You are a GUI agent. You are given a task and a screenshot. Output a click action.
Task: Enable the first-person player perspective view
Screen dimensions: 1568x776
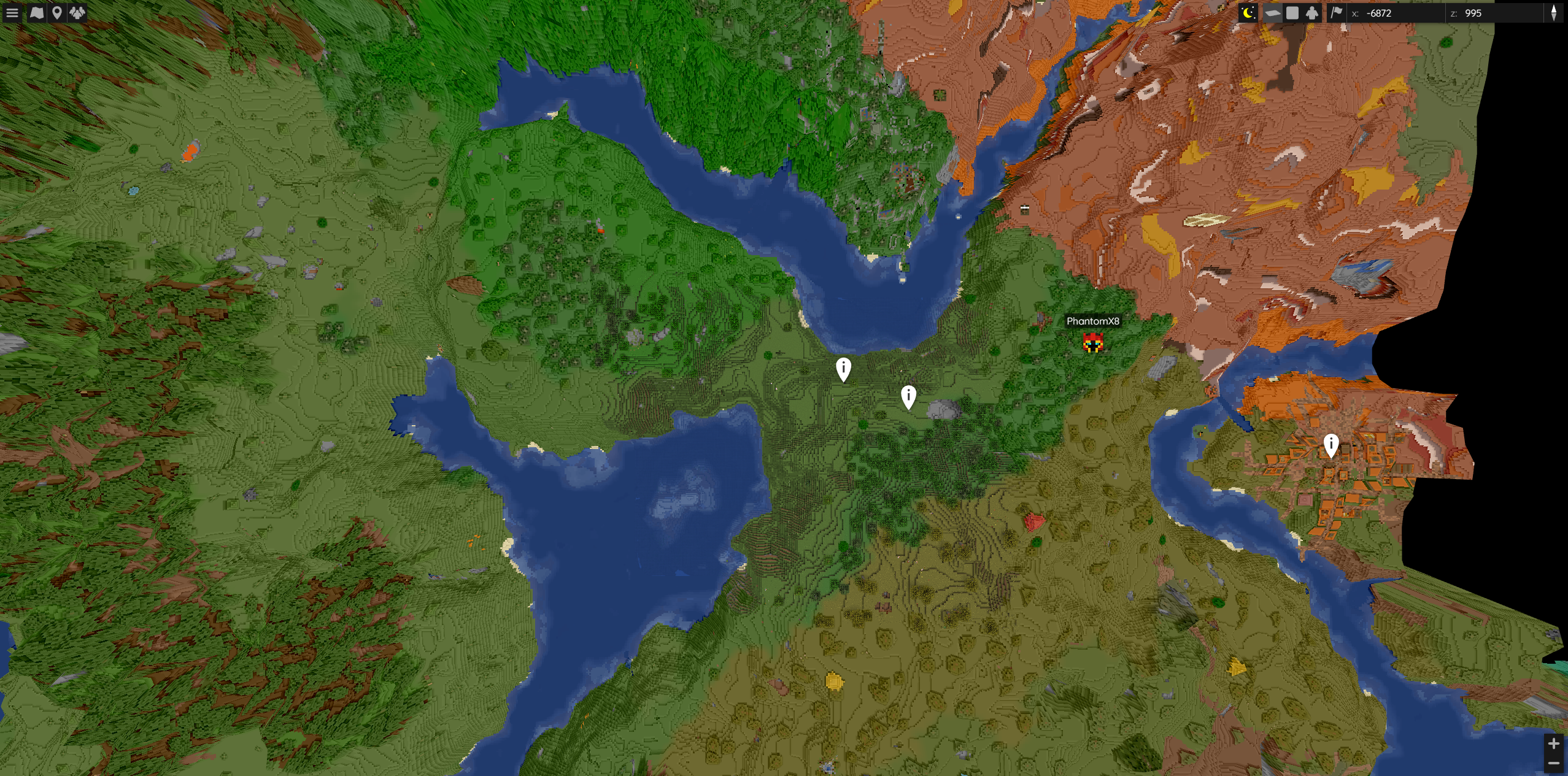tap(1312, 12)
